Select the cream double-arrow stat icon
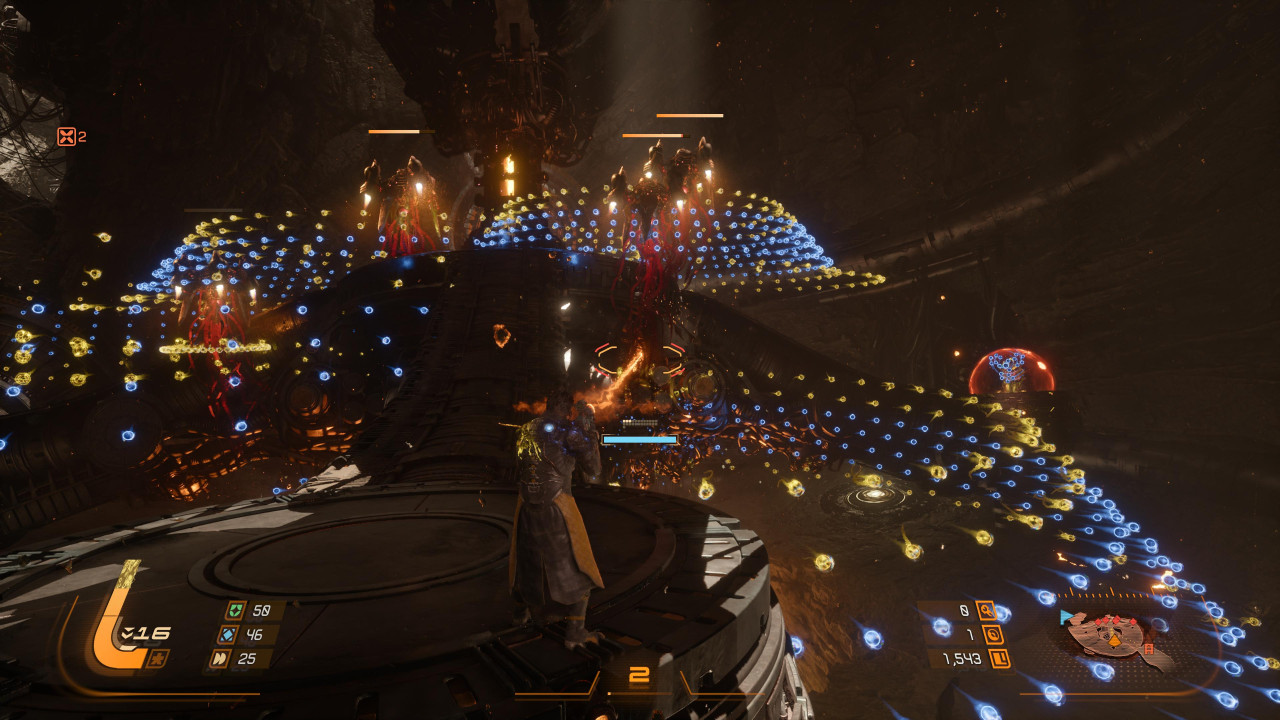Image resolution: width=1280 pixels, height=720 pixels. coord(221,658)
